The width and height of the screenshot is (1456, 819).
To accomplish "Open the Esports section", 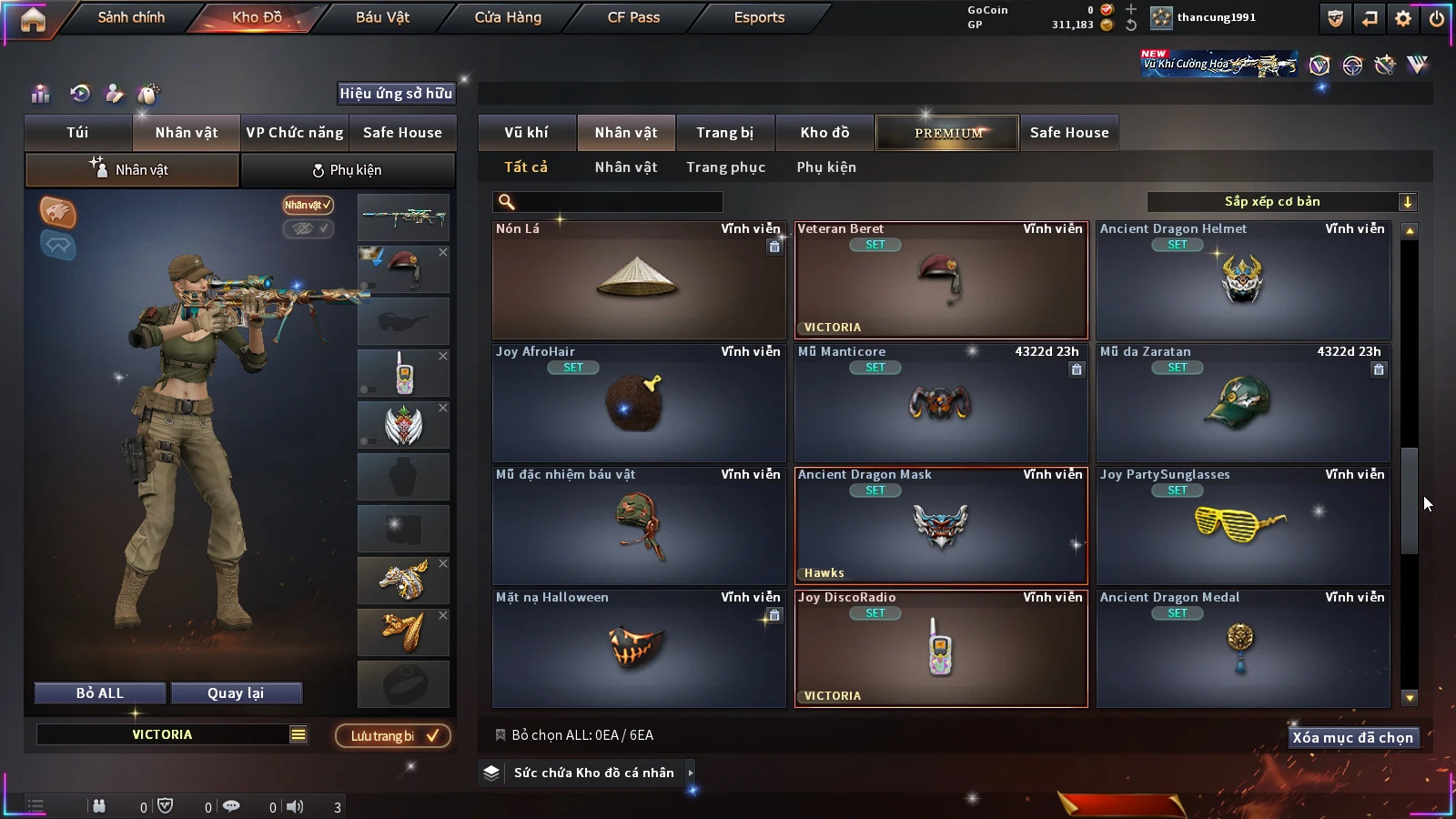I will 759,17.
